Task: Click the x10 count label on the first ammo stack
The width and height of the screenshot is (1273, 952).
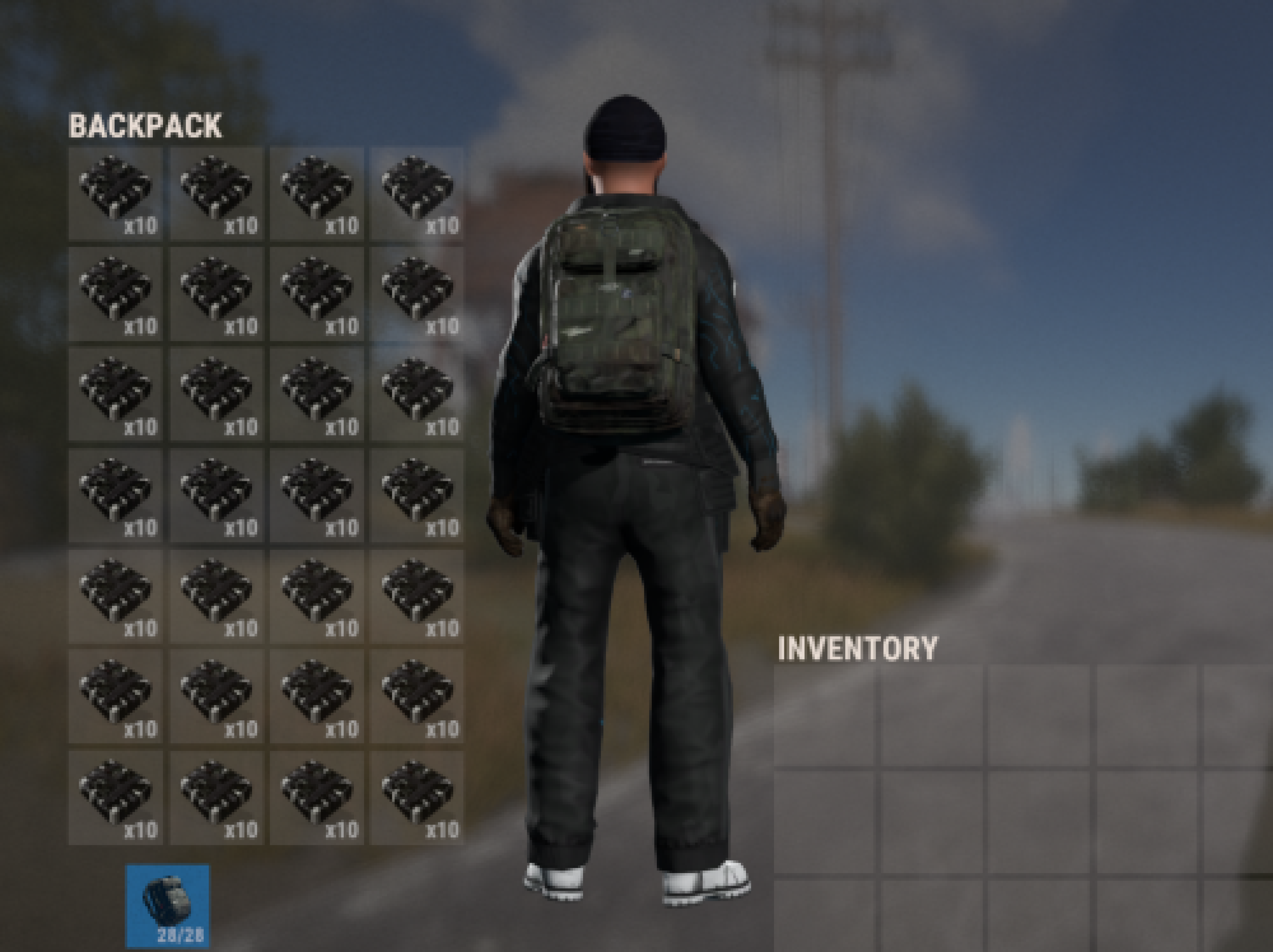Action: 141,227
